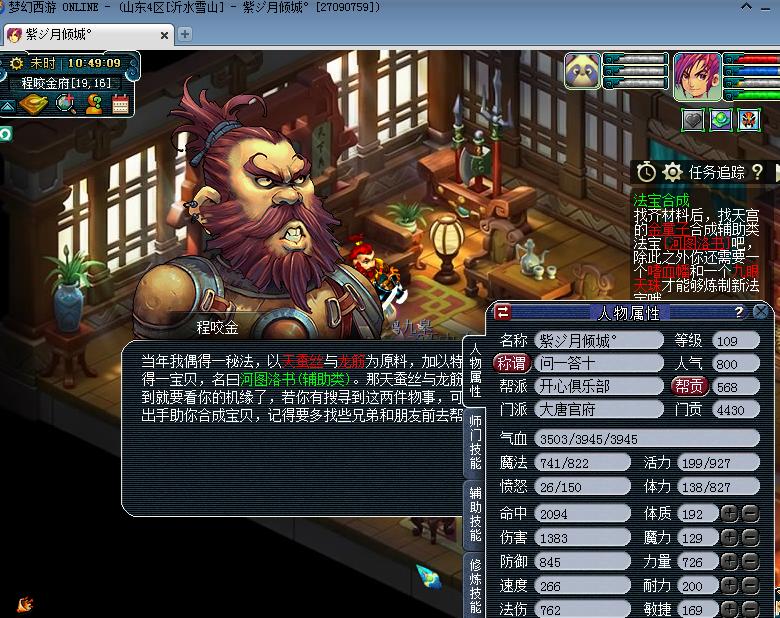Open the 修炼技能 tab
Image resolution: width=780 pixels, height=618 pixels.
point(476,583)
